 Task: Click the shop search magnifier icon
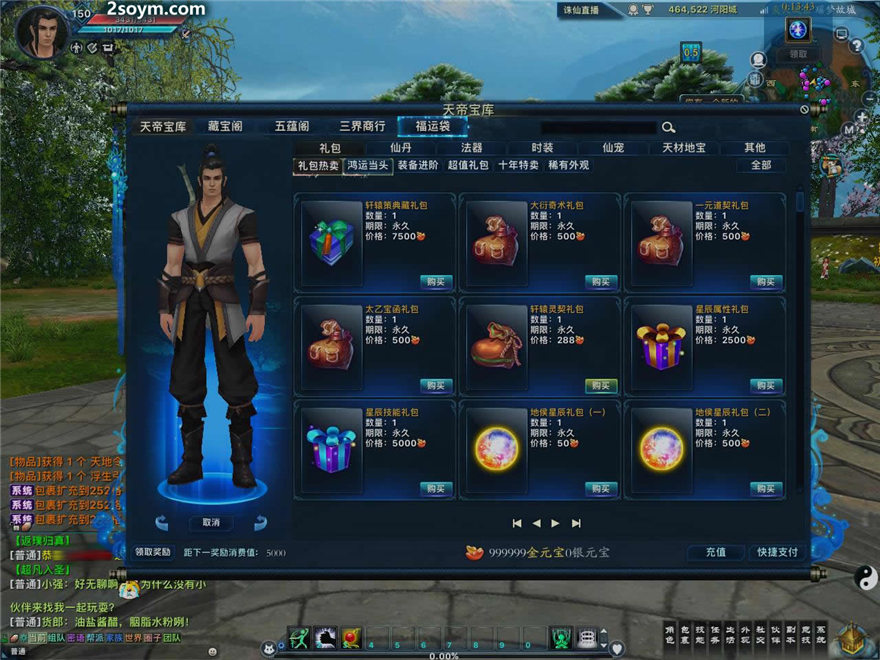coord(668,128)
